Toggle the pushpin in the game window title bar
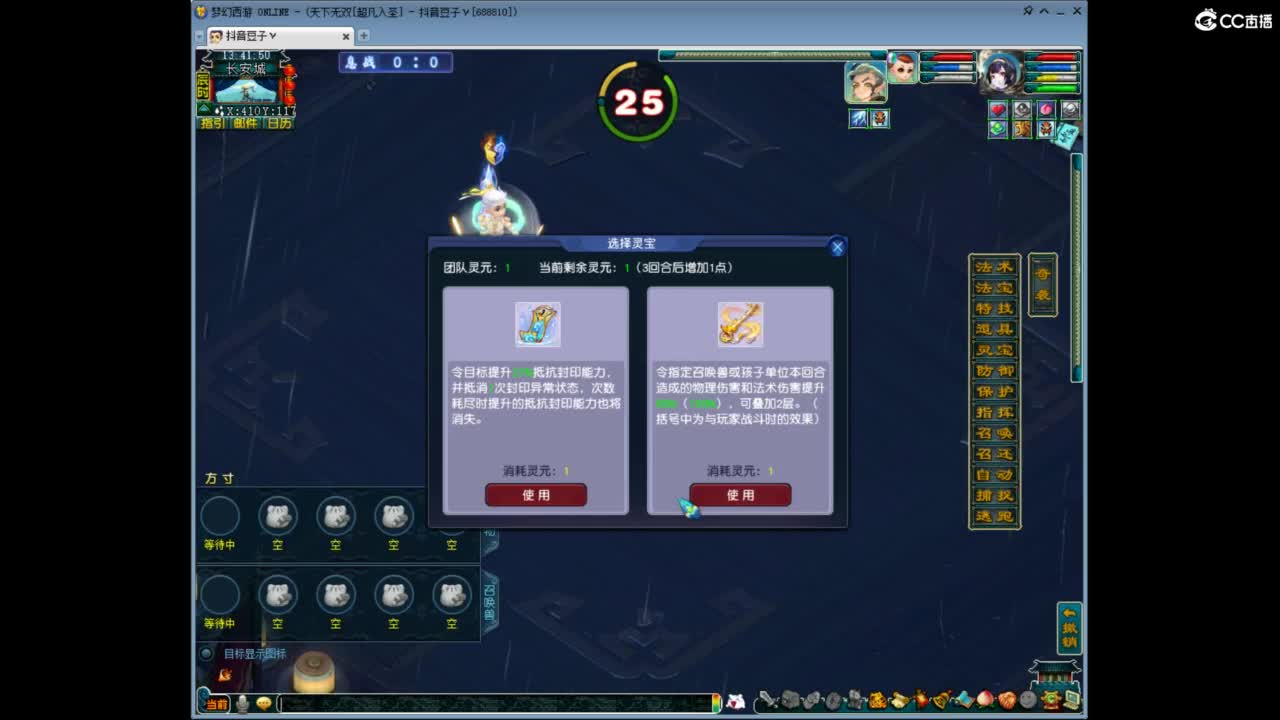The height and width of the screenshot is (720, 1280). (x=1028, y=11)
